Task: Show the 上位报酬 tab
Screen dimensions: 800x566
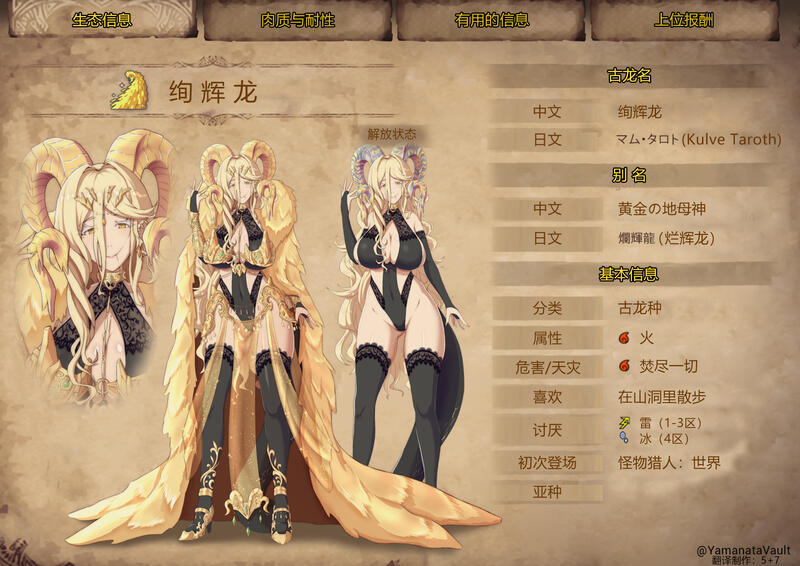Action: click(688, 20)
